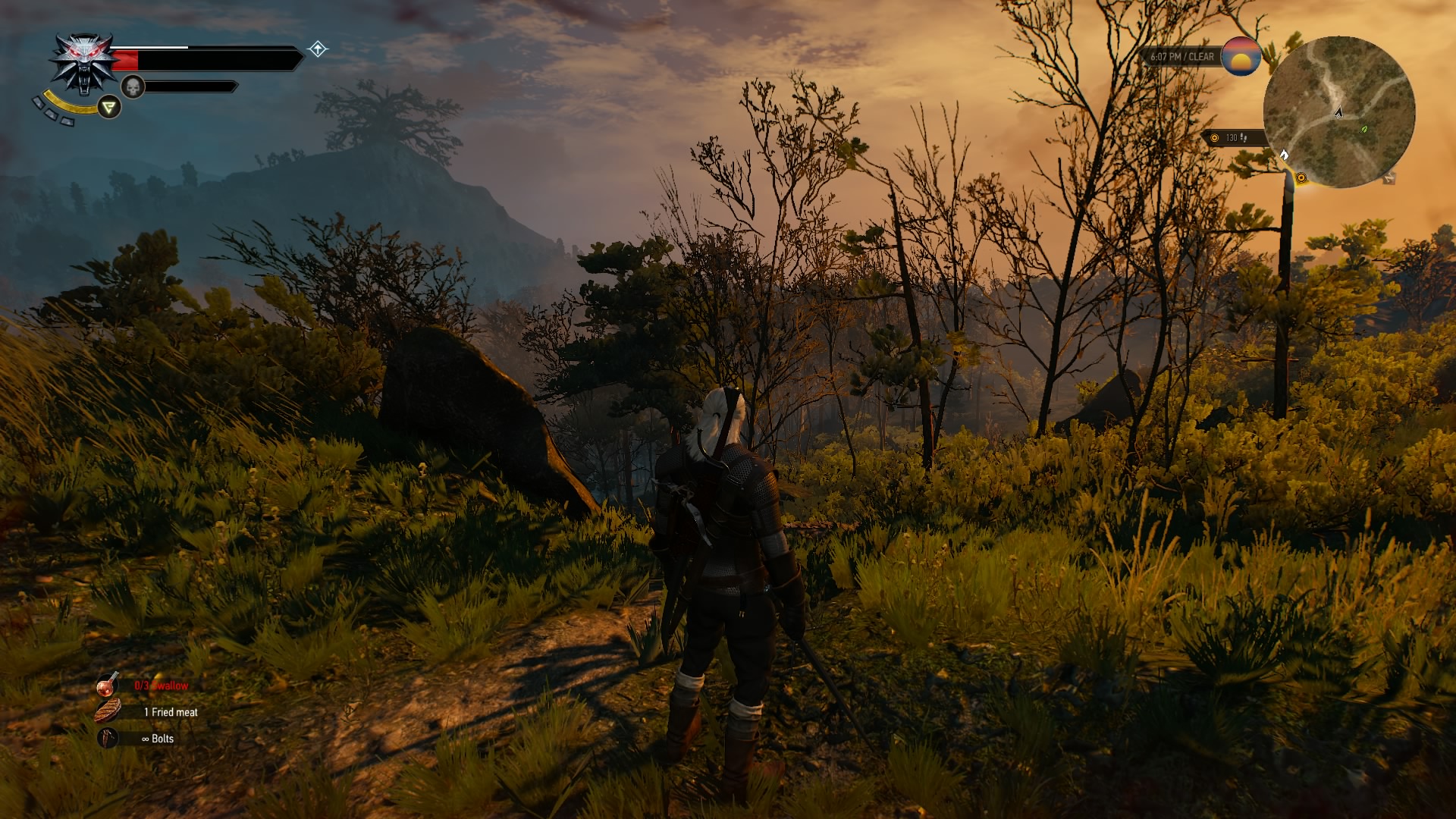Select the glowing triangular sign icon

tap(110, 107)
